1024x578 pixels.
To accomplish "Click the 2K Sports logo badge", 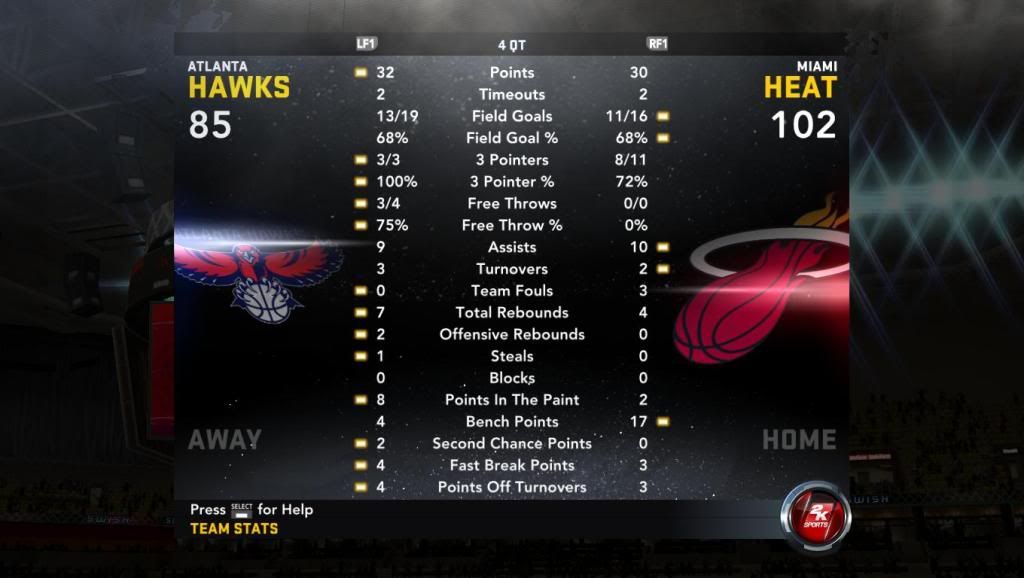I will coord(815,516).
